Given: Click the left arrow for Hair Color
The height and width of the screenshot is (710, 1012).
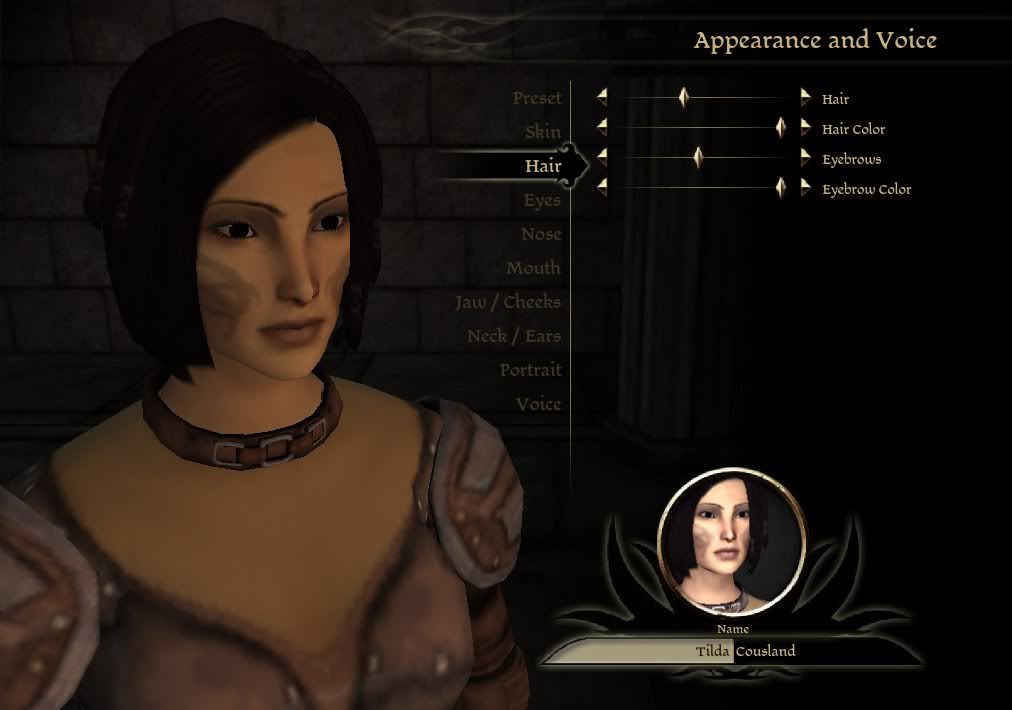Looking at the screenshot, I should pos(602,128).
